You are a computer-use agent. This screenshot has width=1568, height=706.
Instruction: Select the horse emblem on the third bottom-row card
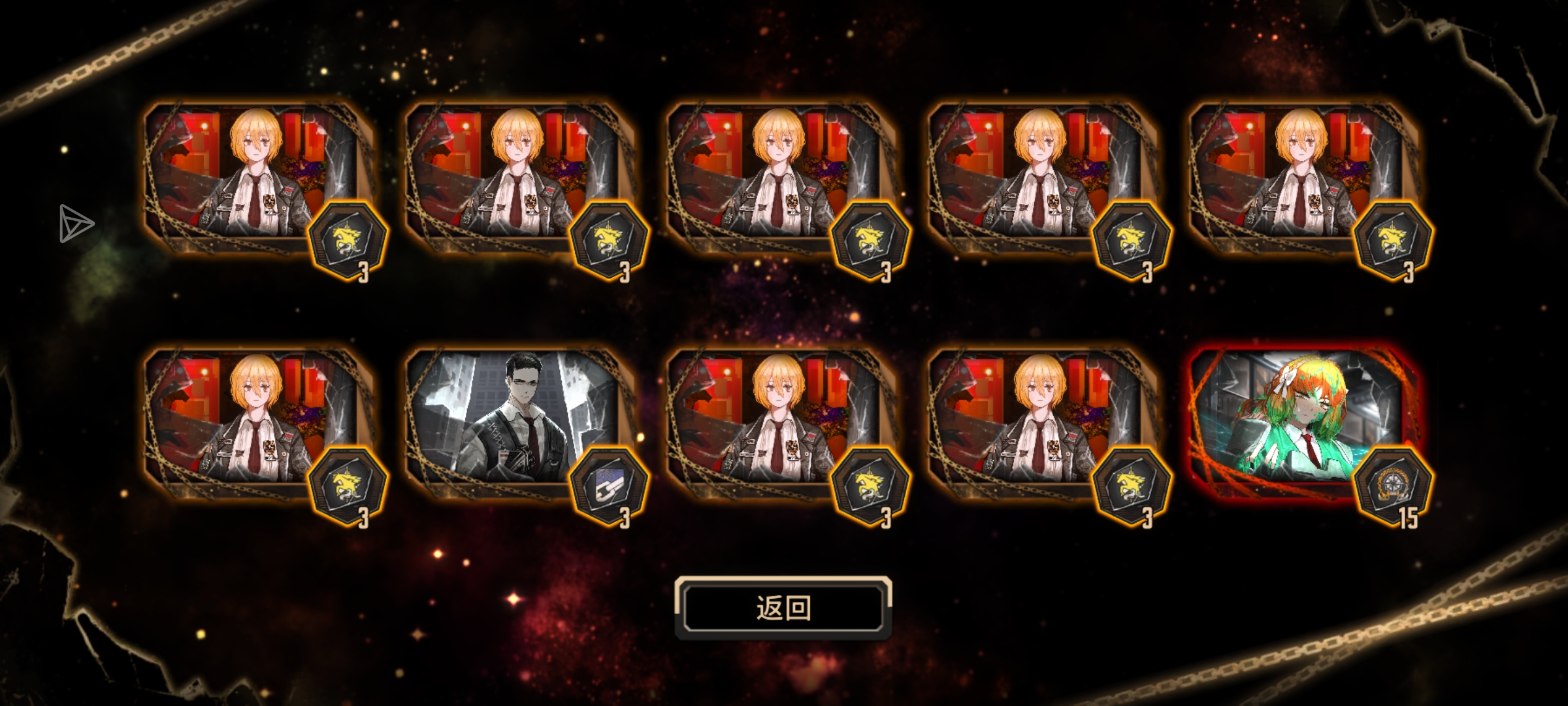869,482
